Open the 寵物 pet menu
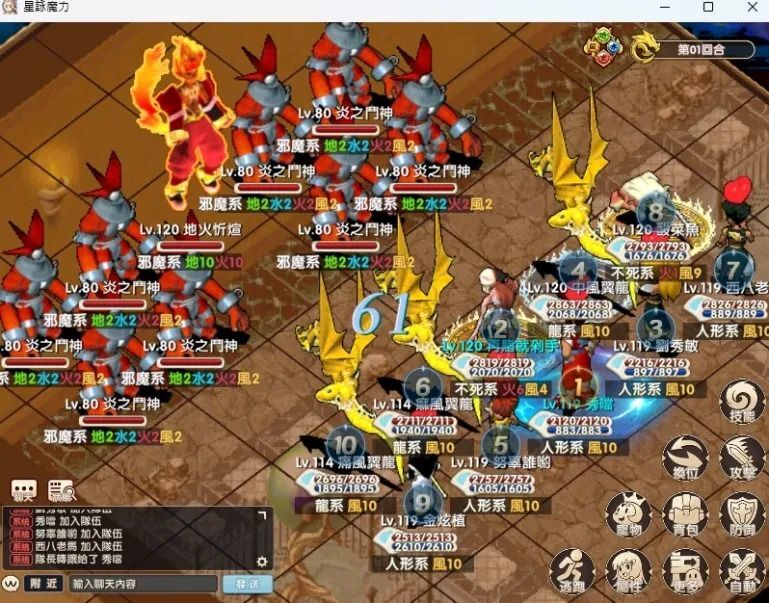The image size is (769, 603). (x=629, y=515)
